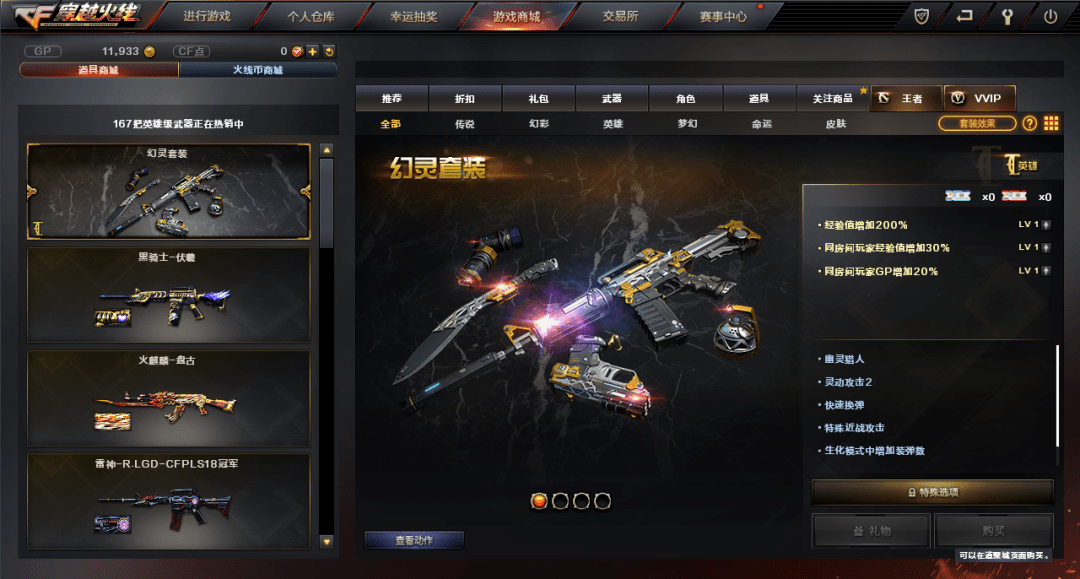The image size is (1080, 579).
Task: Click the 套装效果 set effect button
Action: (x=977, y=123)
